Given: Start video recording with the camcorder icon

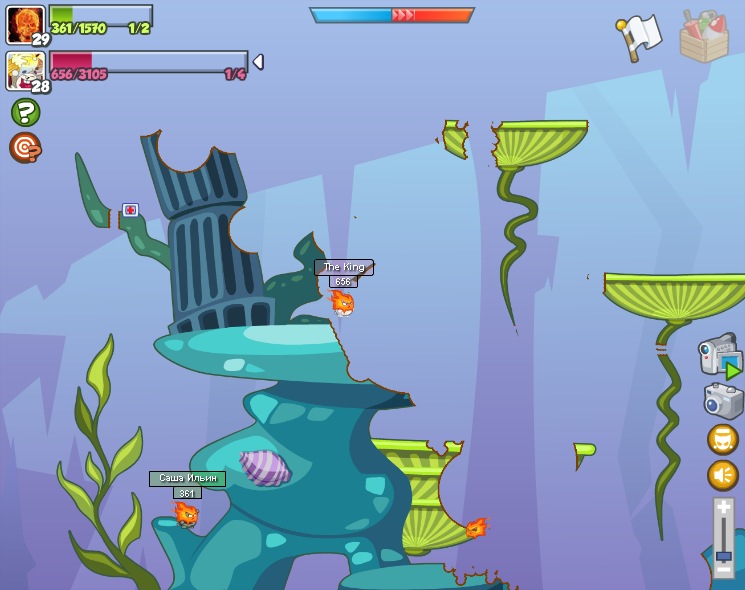Looking at the screenshot, I should click(x=720, y=356).
